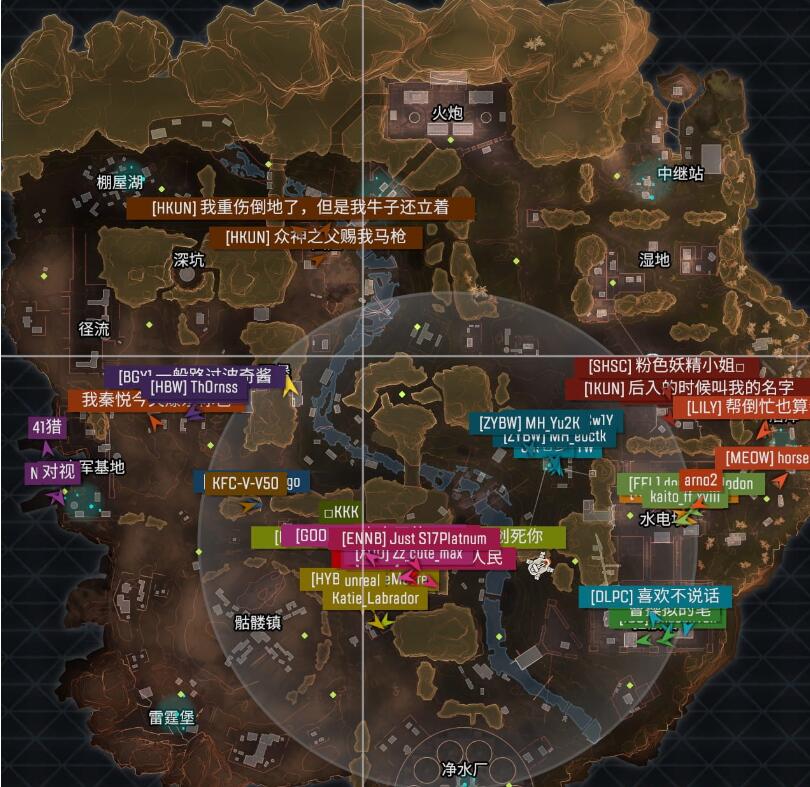Select the 棚屋湖 location label
Viewport: 810px width, 787px height.
point(121,182)
